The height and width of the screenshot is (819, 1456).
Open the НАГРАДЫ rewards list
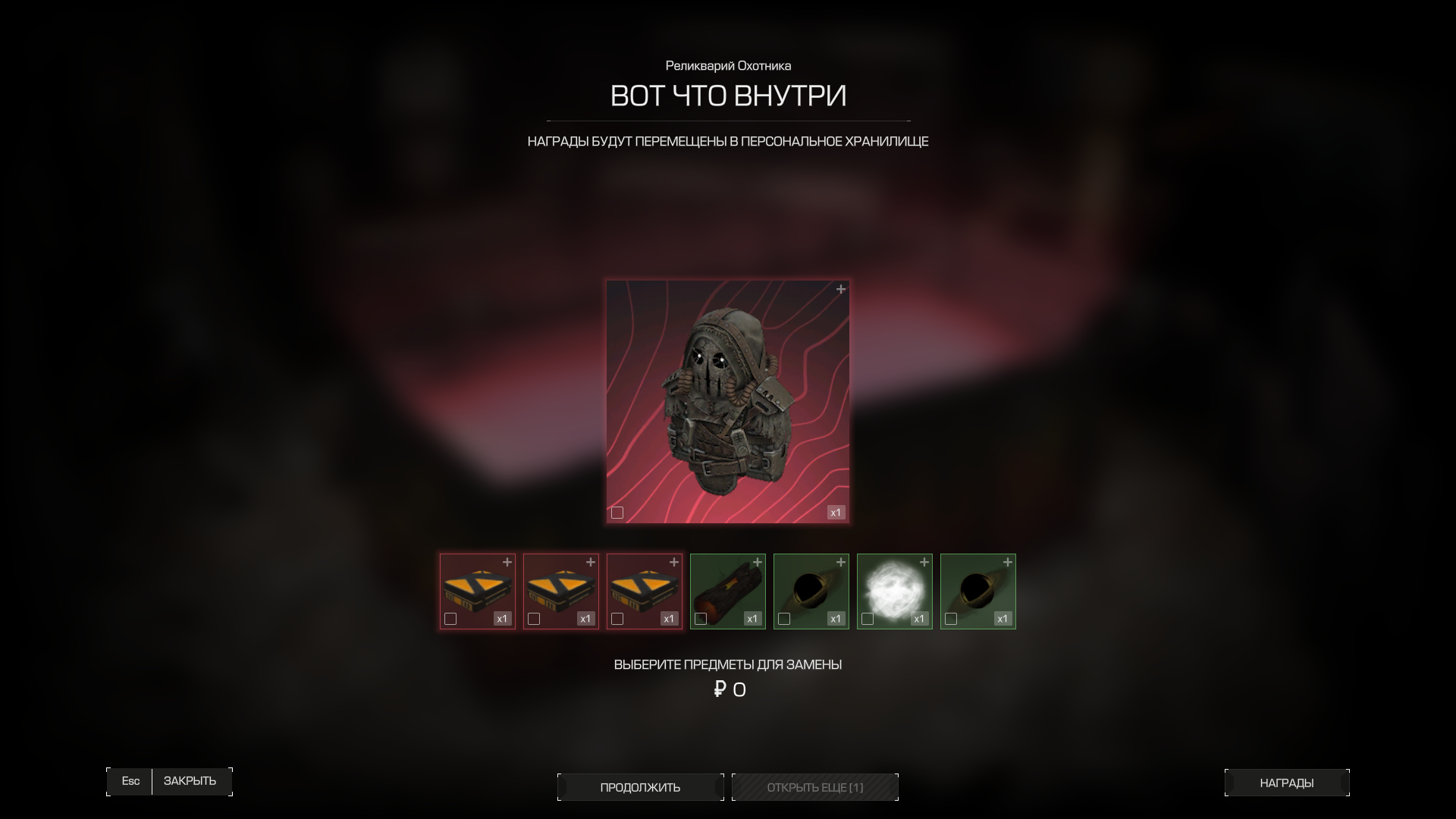(1286, 783)
